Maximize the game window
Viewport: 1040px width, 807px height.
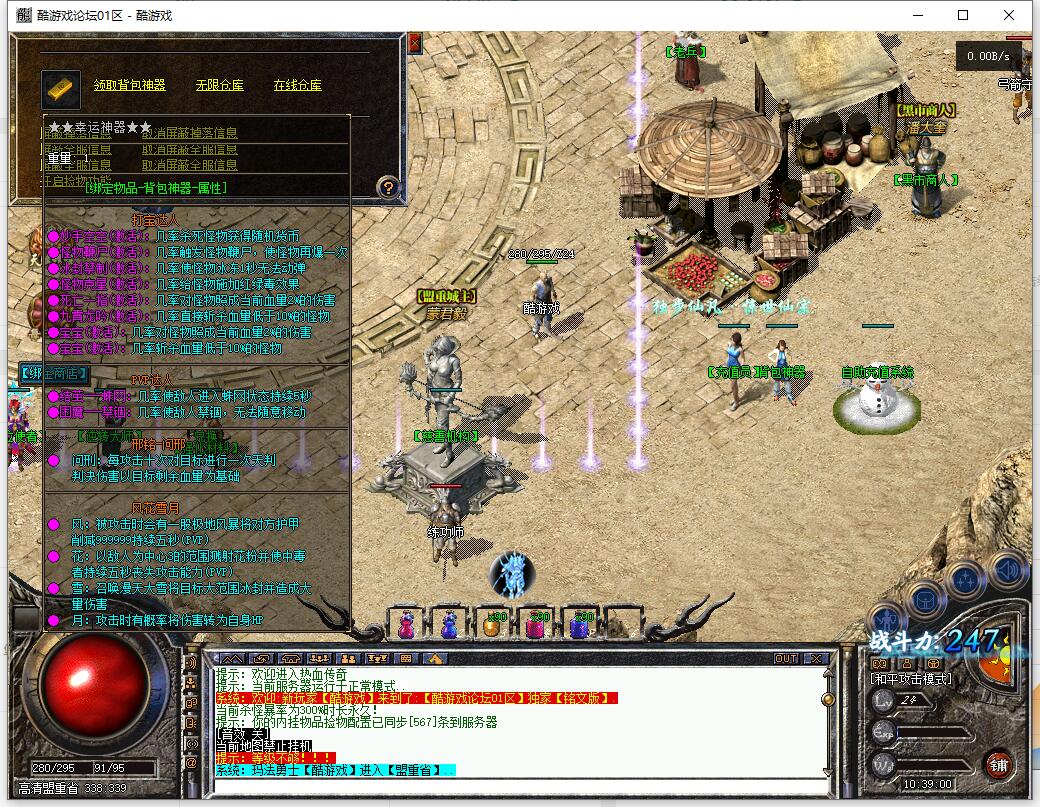point(963,15)
